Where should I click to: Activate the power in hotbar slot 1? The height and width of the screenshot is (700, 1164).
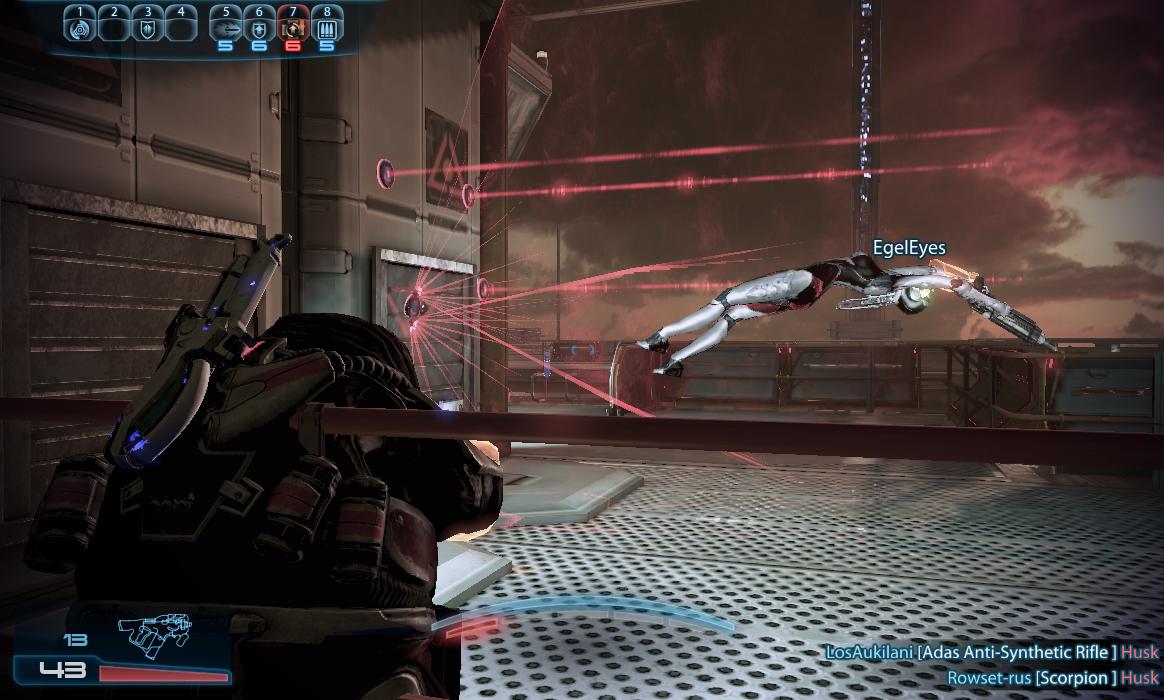coord(80,29)
